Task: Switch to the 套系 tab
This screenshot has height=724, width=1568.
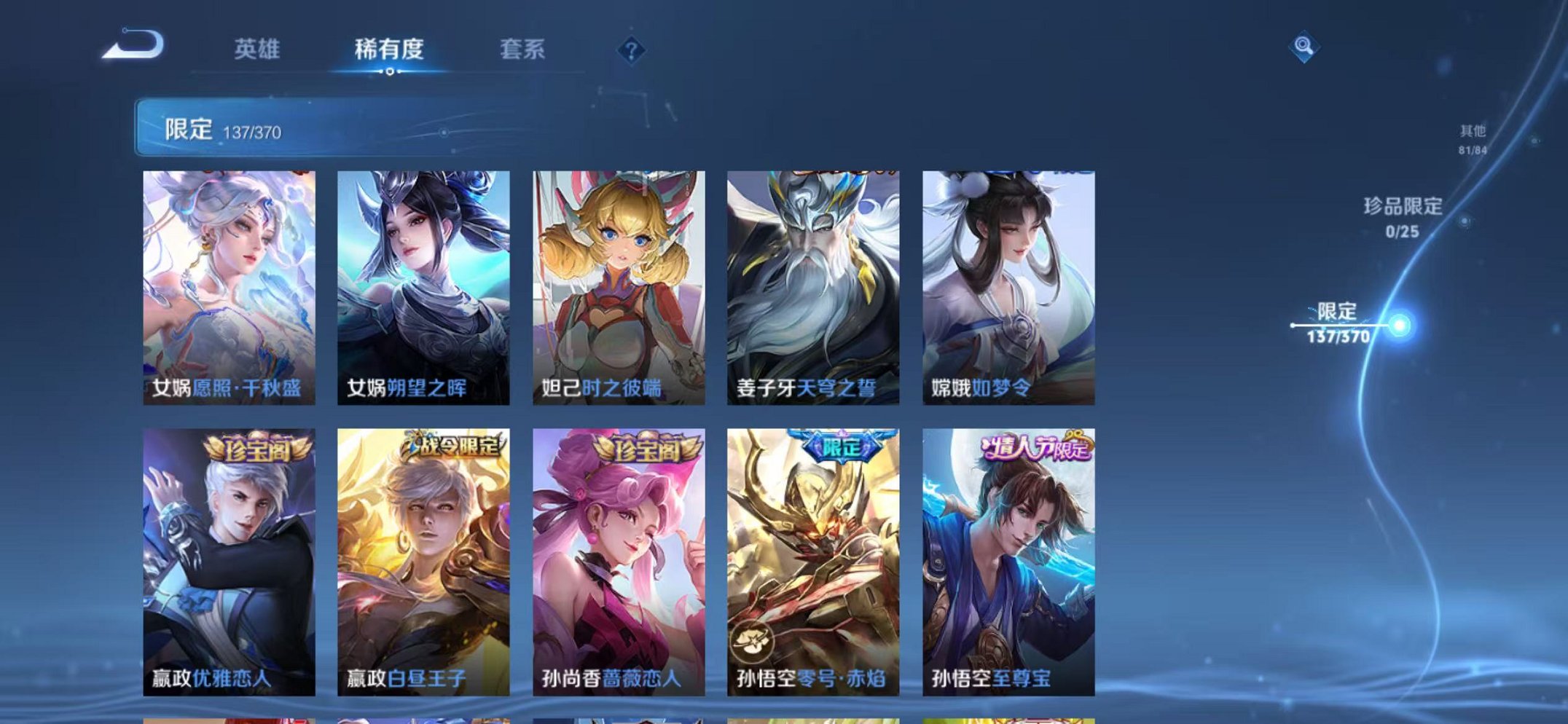Action: [522, 49]
